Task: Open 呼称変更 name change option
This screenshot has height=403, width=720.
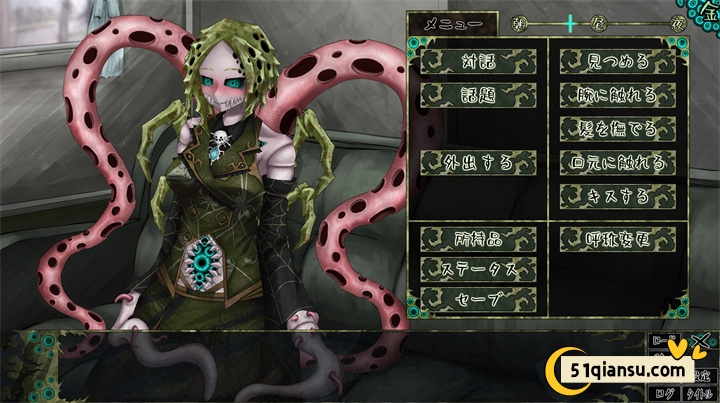Action: (617, 238)
